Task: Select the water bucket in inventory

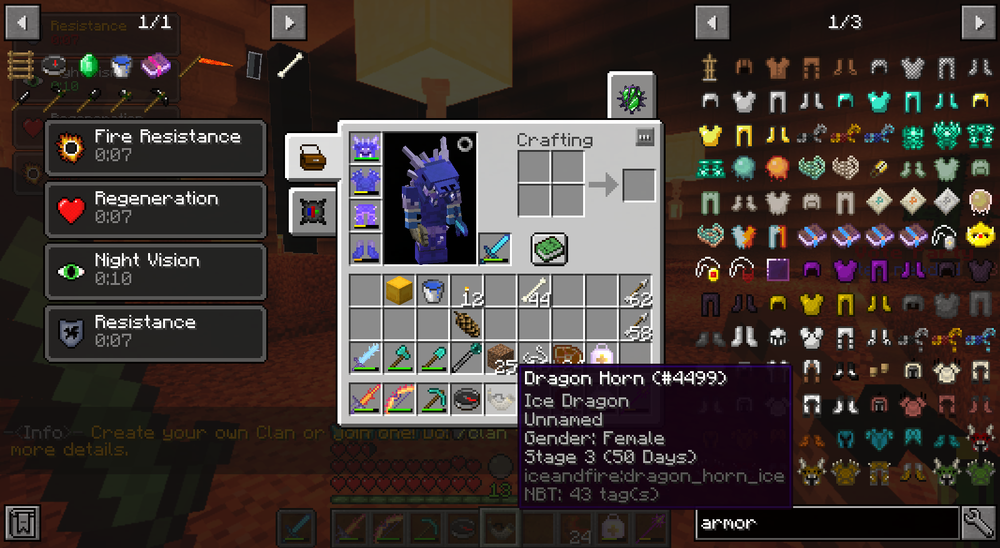Action: pyautogui.click(x=433, y=291)
